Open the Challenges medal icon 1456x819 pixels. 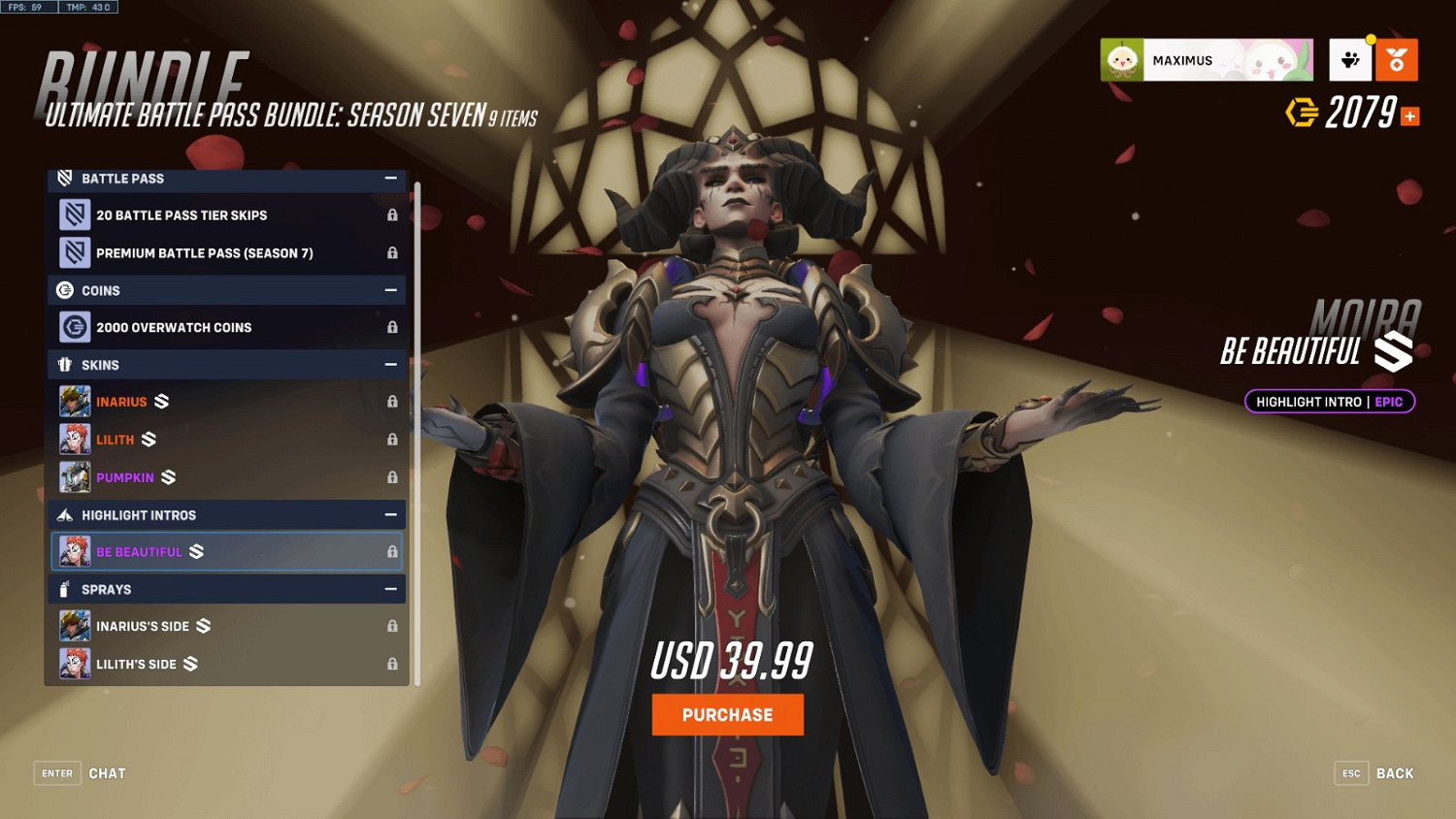point(1398,59)
